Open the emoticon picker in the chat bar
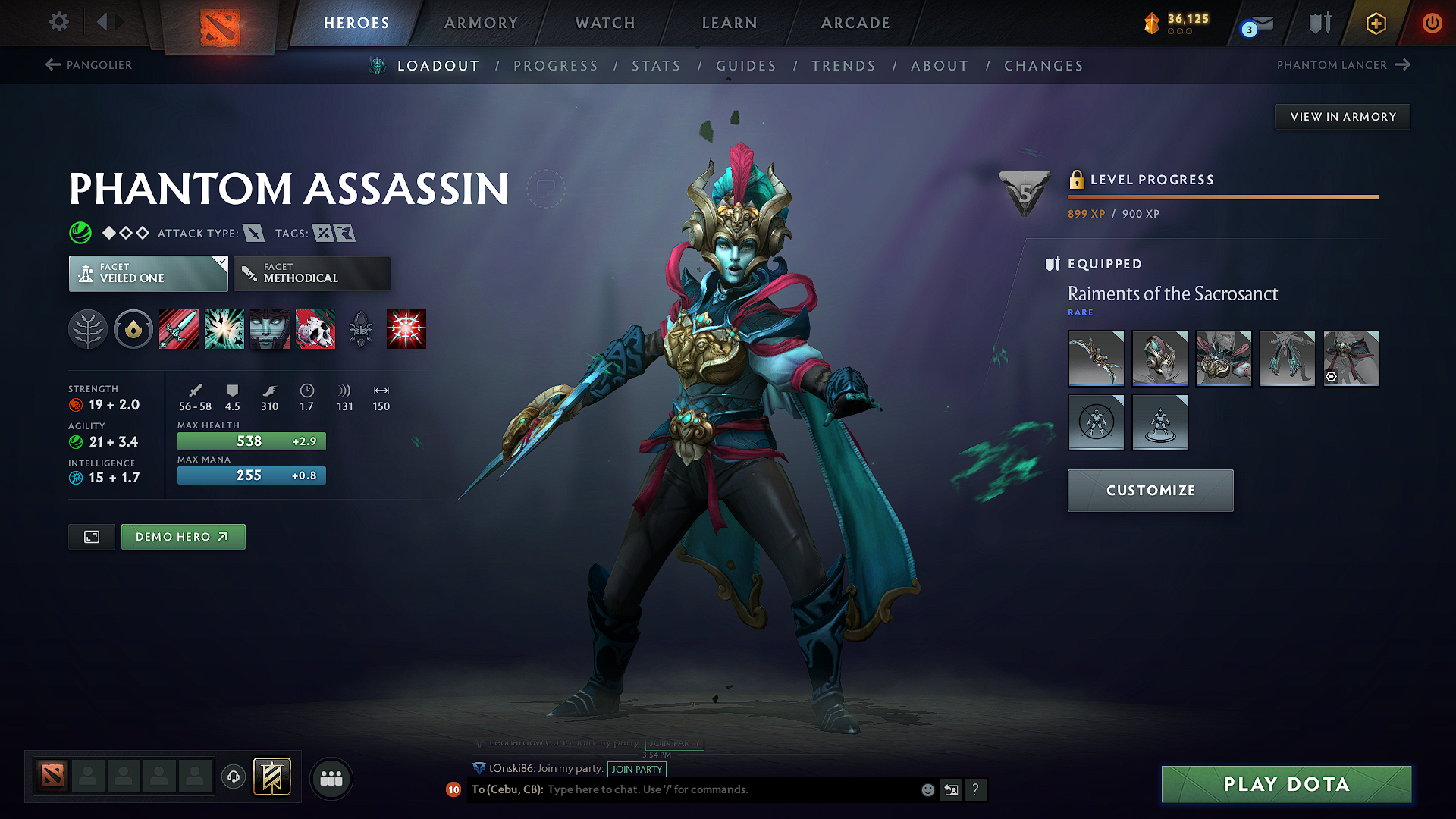1456x819 pixels. click(927, 789)
